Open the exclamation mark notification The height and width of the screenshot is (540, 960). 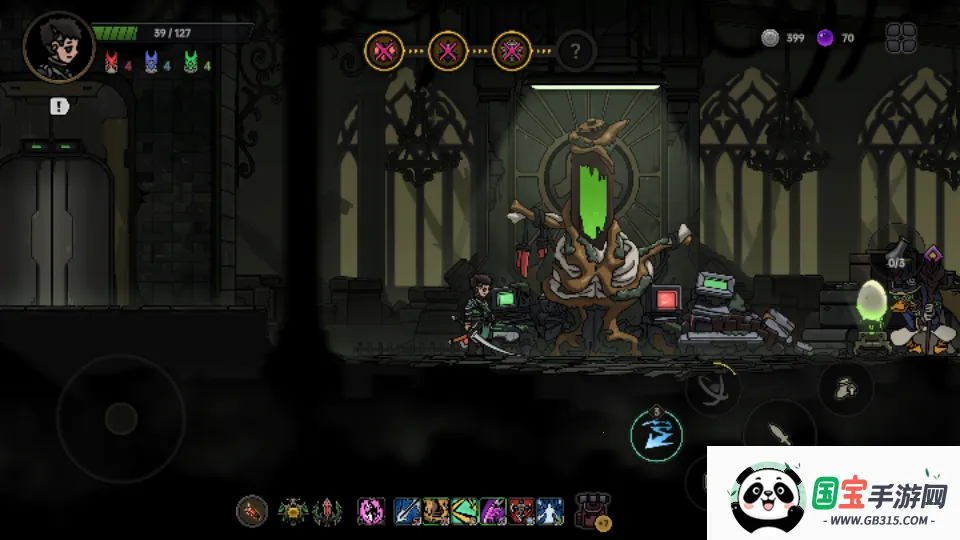(59, 106)
